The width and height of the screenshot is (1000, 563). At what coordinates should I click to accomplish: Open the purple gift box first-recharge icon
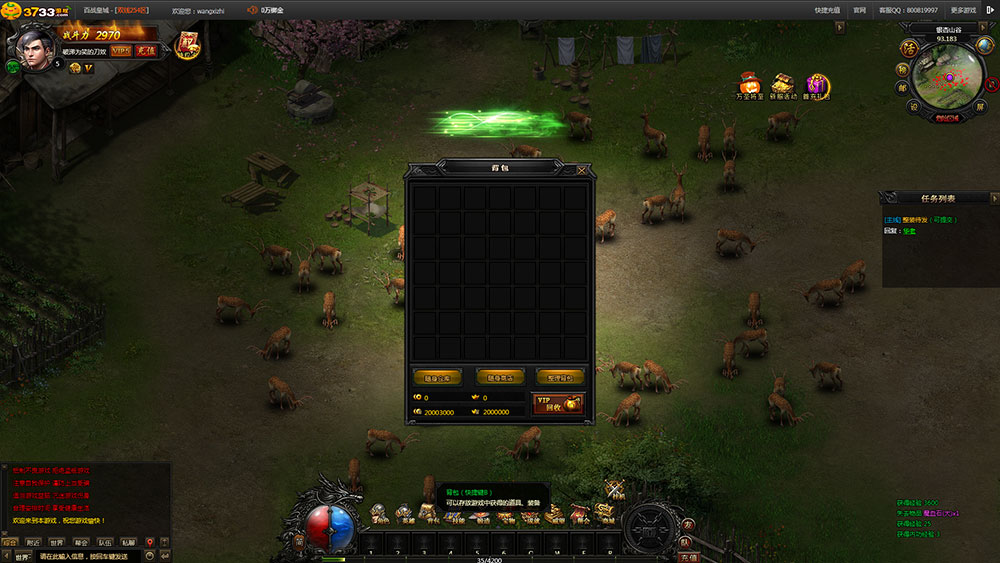[x=818, y=84]
